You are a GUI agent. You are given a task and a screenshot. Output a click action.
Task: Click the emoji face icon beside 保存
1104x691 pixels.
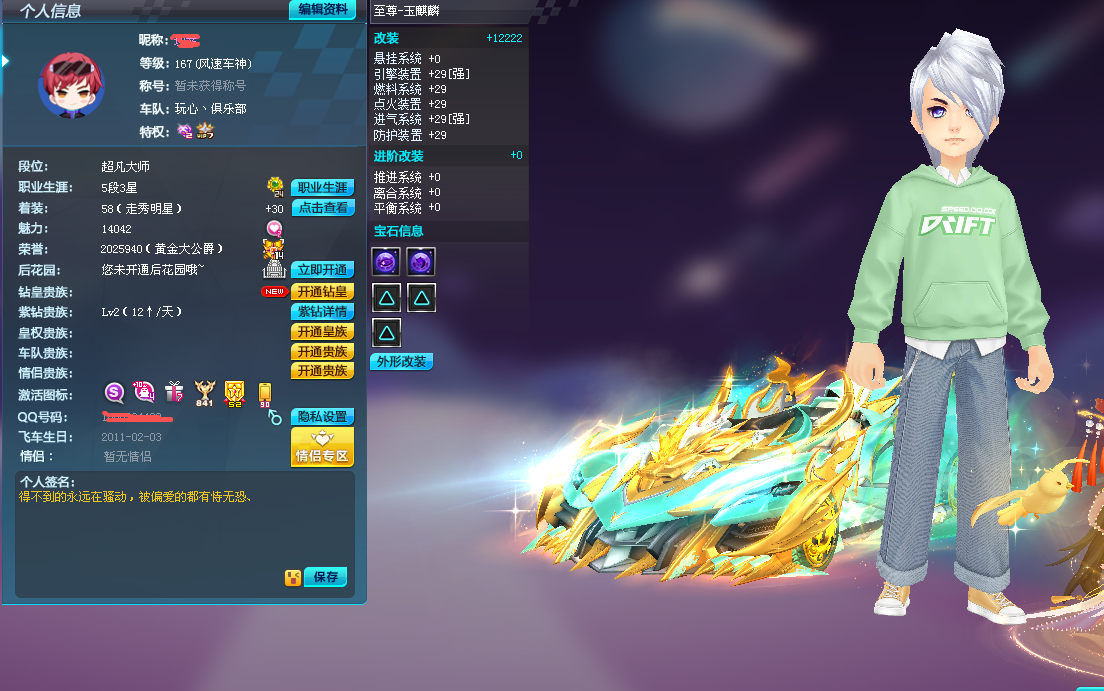[x=292, y=577]
